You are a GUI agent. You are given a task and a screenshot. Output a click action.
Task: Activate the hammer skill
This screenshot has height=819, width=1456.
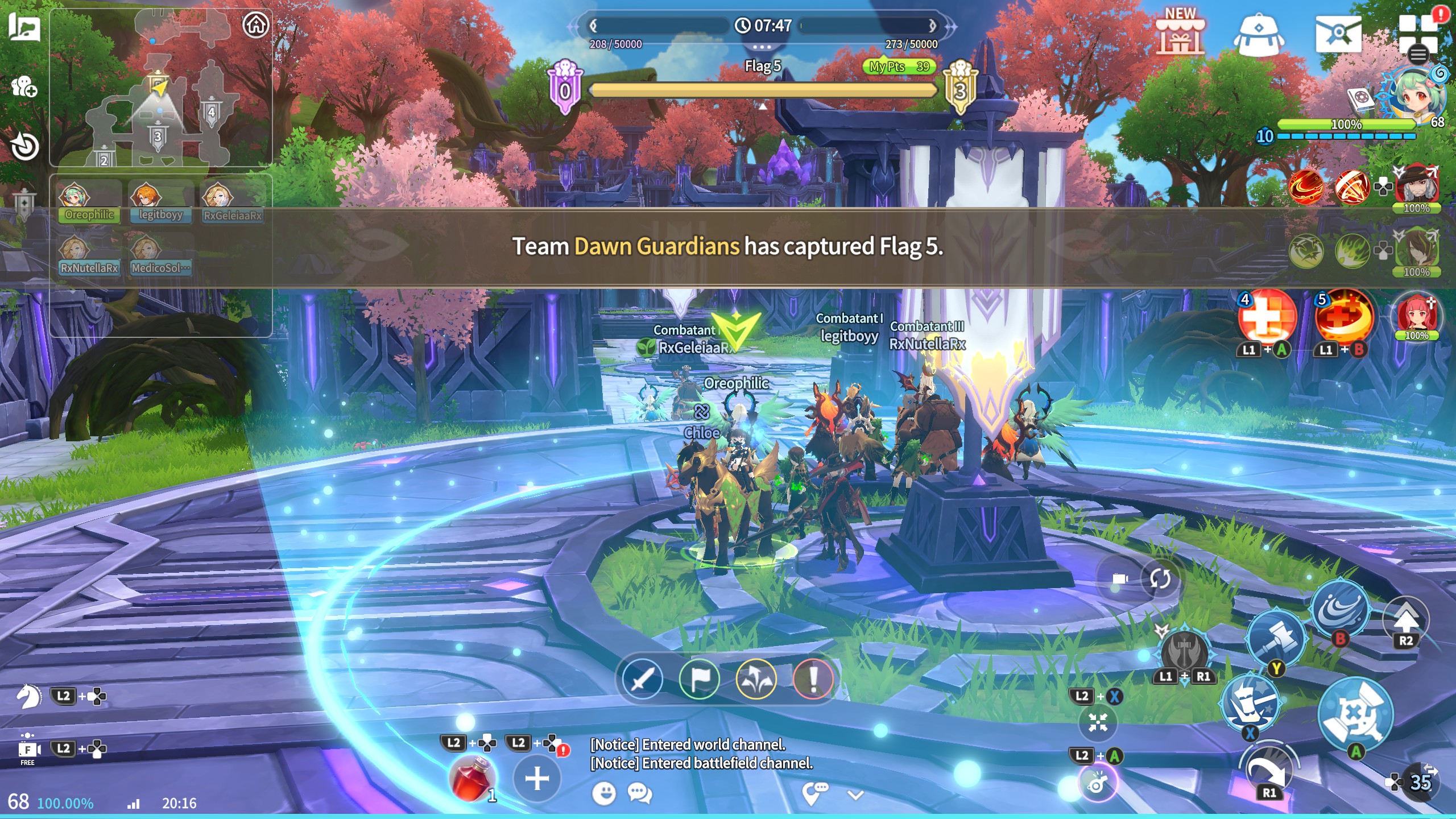point(1275,637)
